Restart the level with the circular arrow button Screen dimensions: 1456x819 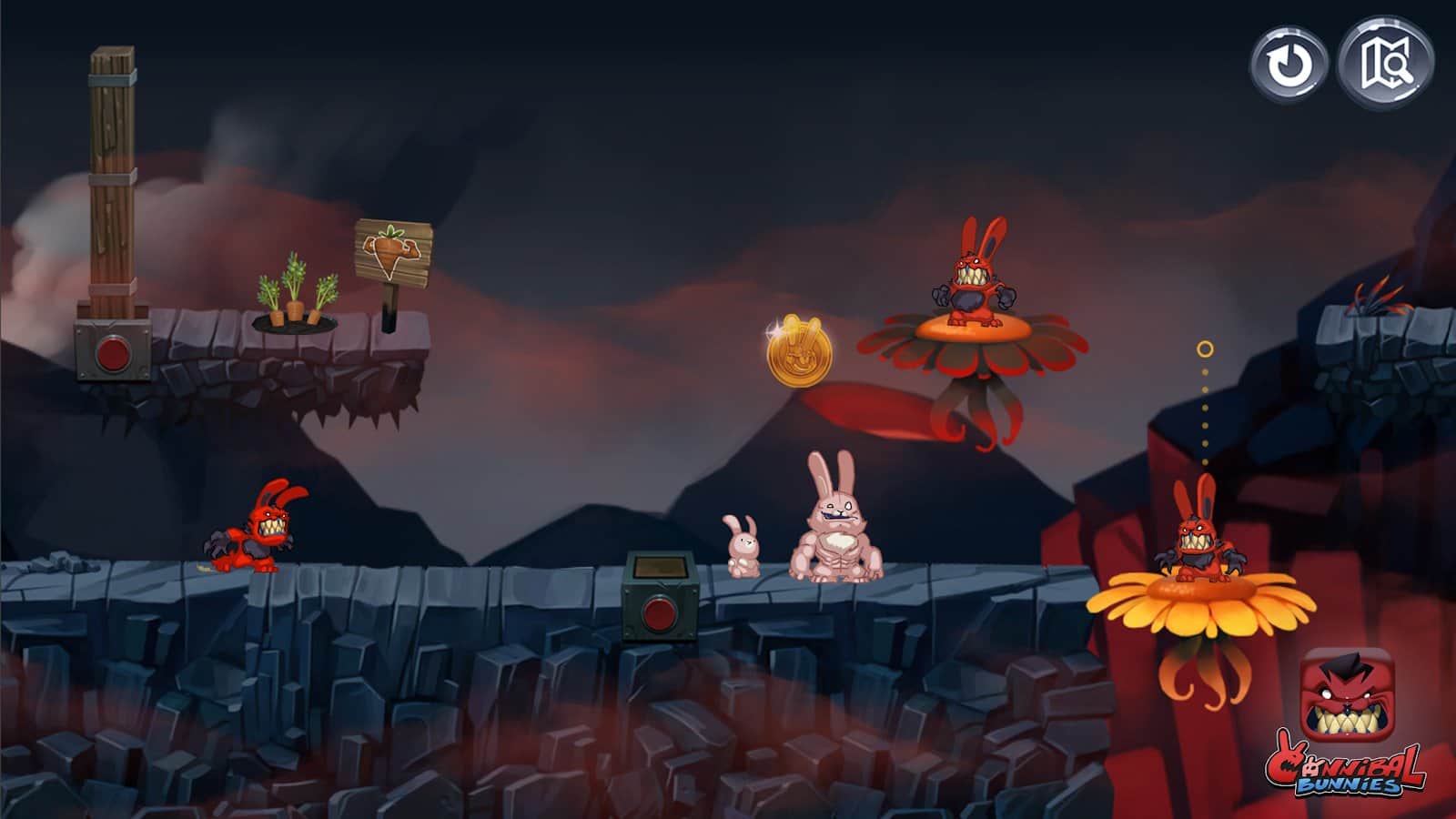(1289, 65)
